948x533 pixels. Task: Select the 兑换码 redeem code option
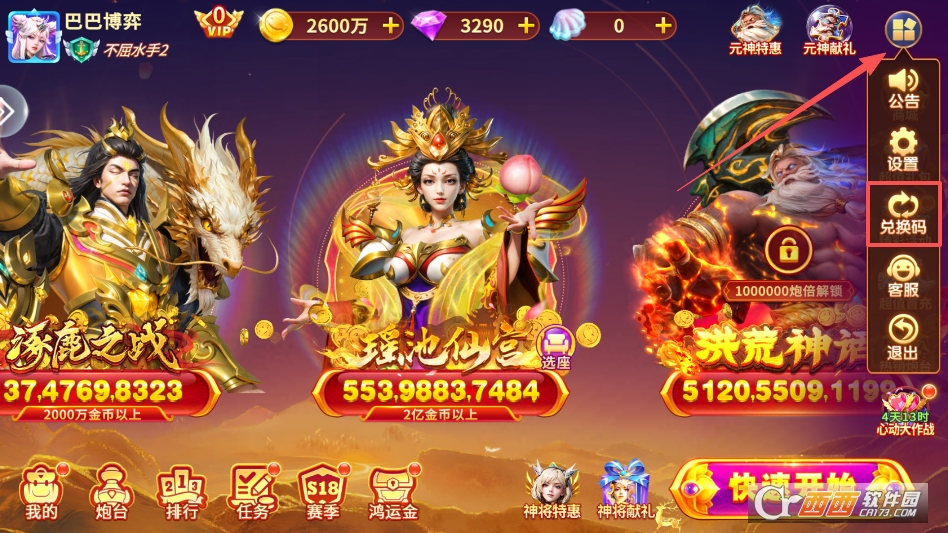[x=903, y=212]
